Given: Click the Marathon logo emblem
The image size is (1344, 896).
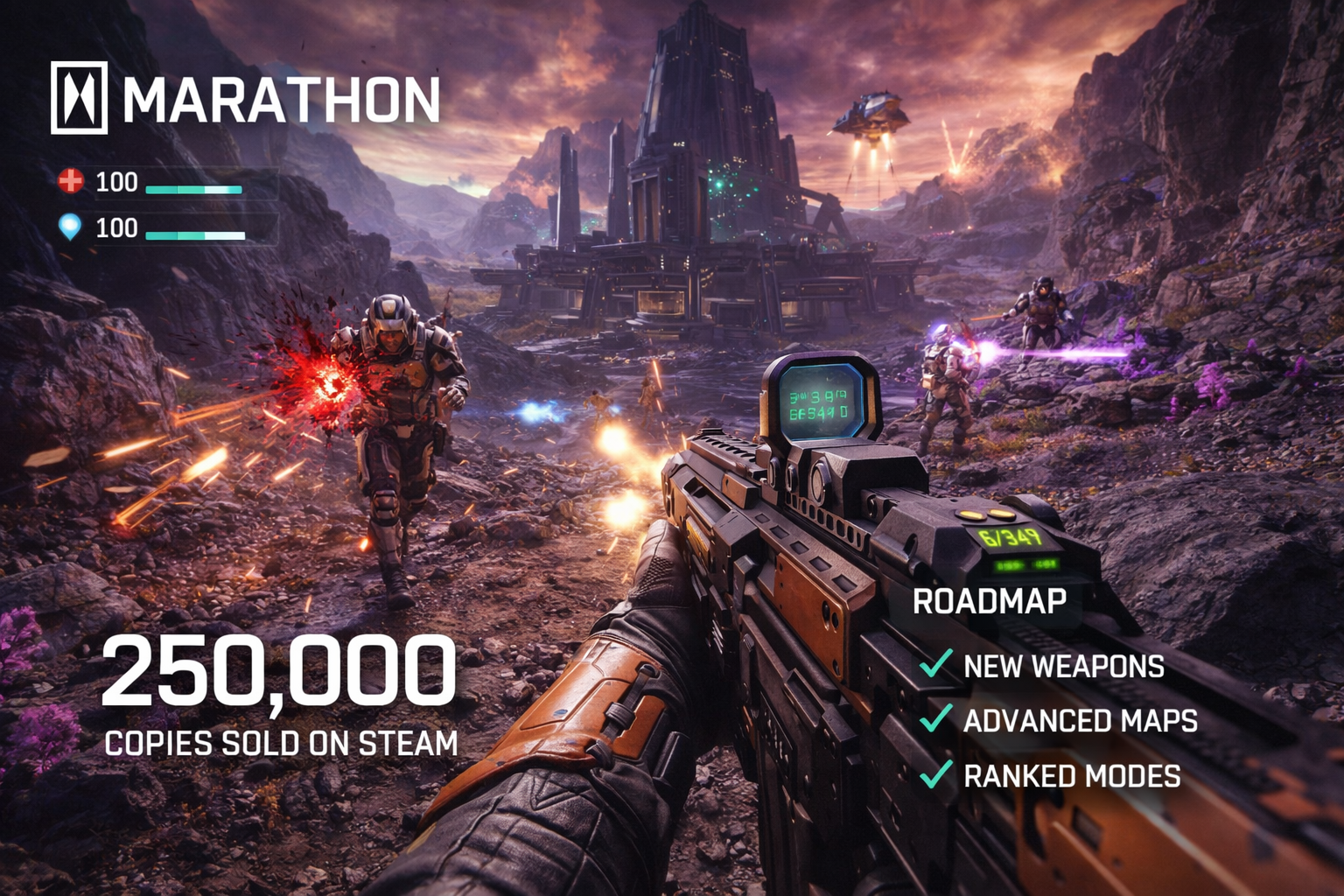Looking at the screenshot, I should click(79, 97).
